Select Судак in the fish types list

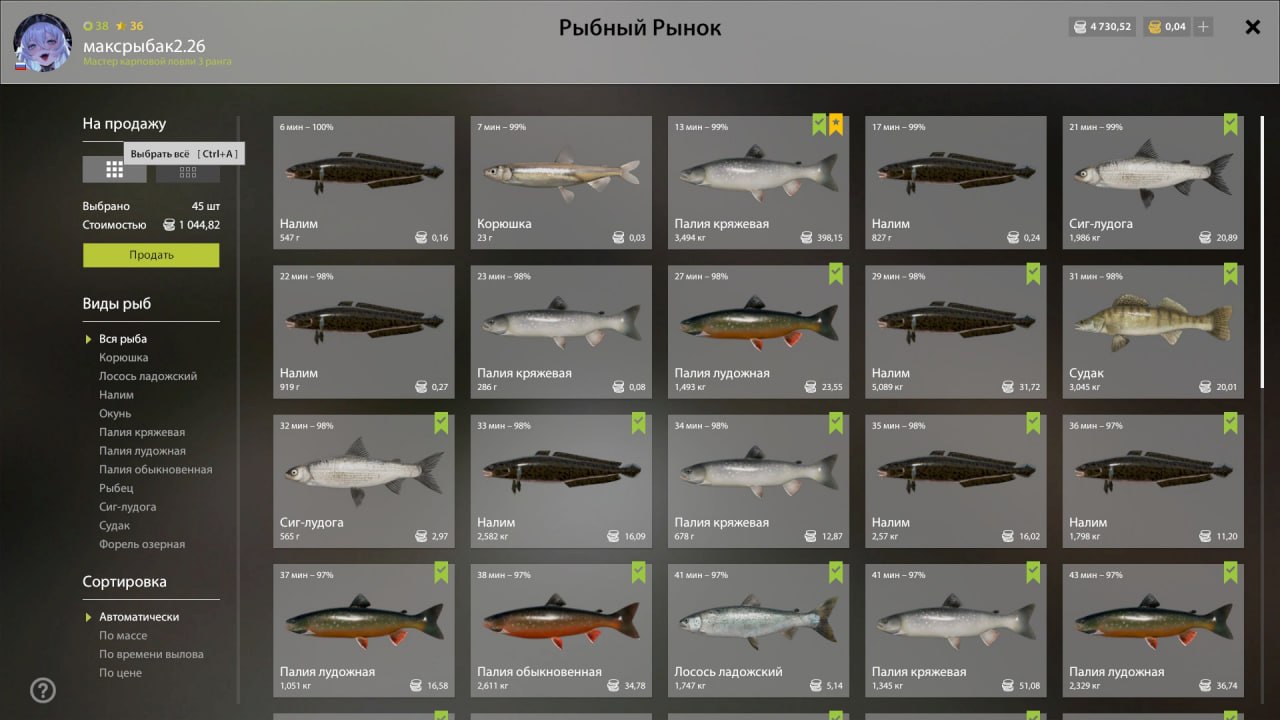click(x=115, y=525)
